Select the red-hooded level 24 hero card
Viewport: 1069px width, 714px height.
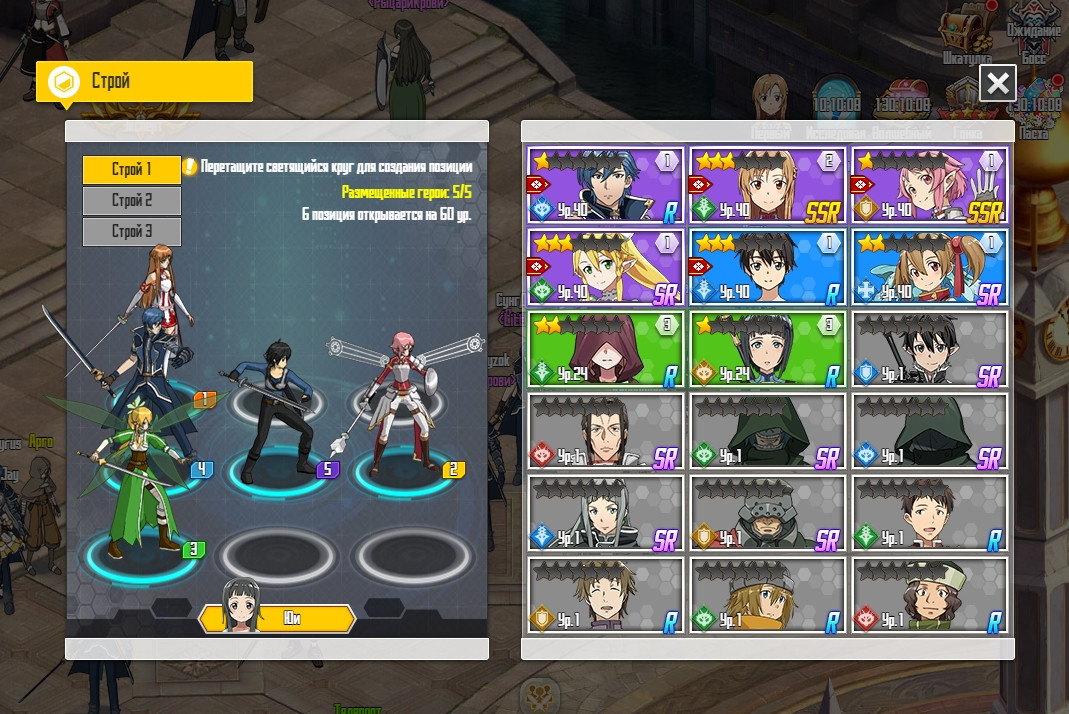(x=606, y=349)
